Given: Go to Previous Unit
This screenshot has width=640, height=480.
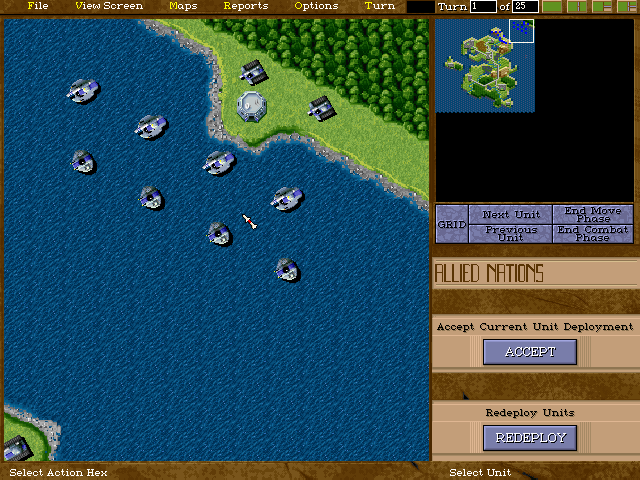Looking at the screenshot, I should click(510, 234).
